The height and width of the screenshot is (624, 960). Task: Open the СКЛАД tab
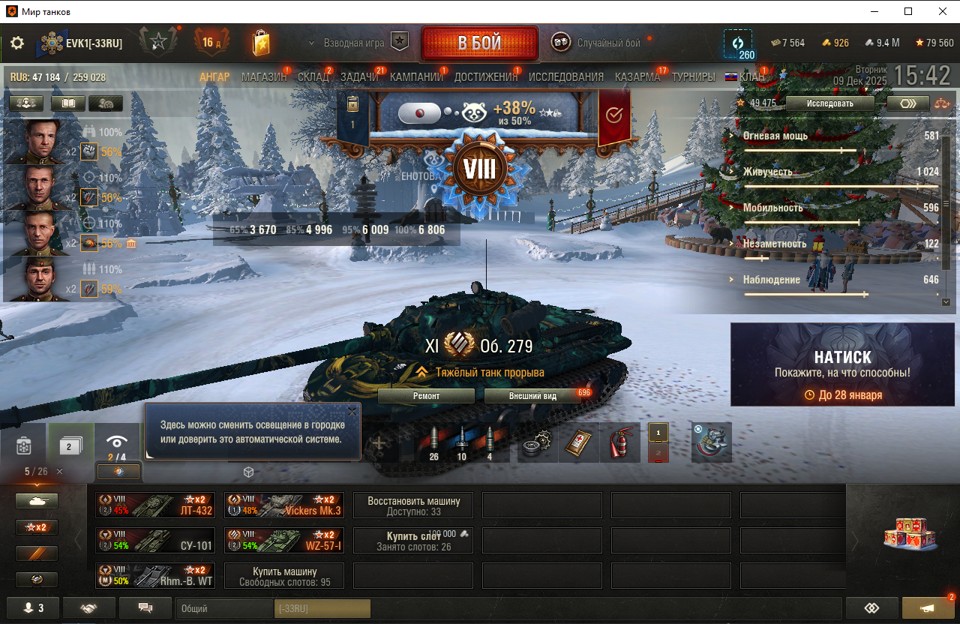tap(313, 77)
